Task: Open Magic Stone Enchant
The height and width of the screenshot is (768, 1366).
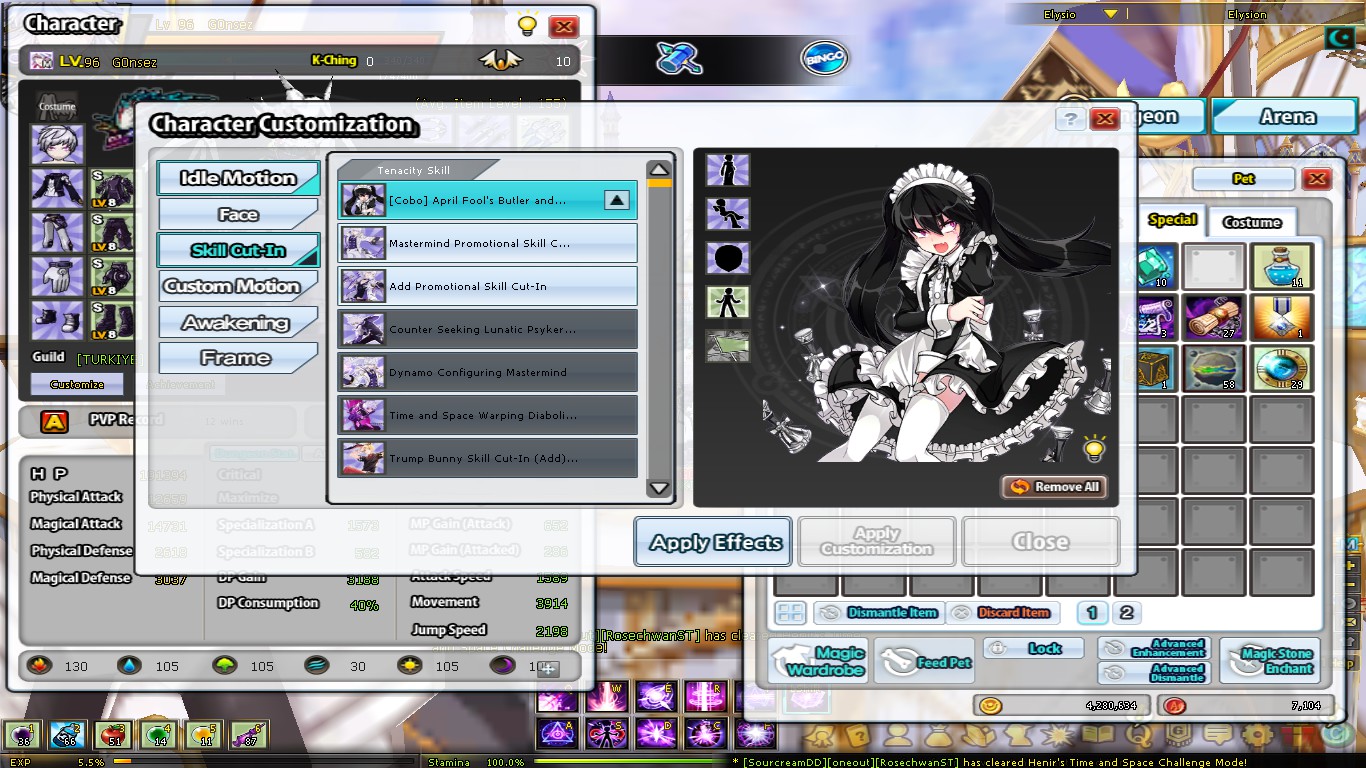Action: pos(1271,658)
